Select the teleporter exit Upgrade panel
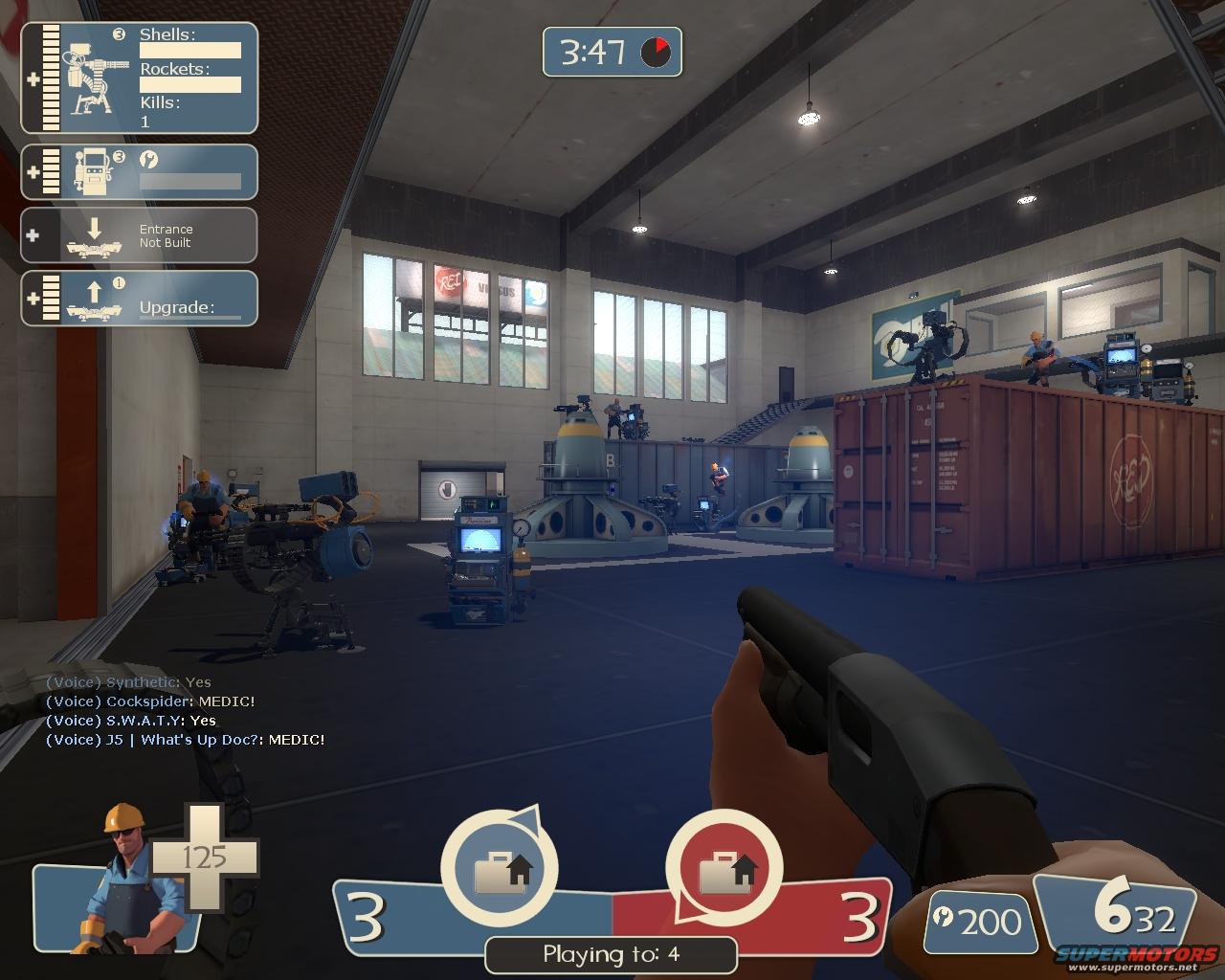 pyautogui.click(x=140, y=299)
